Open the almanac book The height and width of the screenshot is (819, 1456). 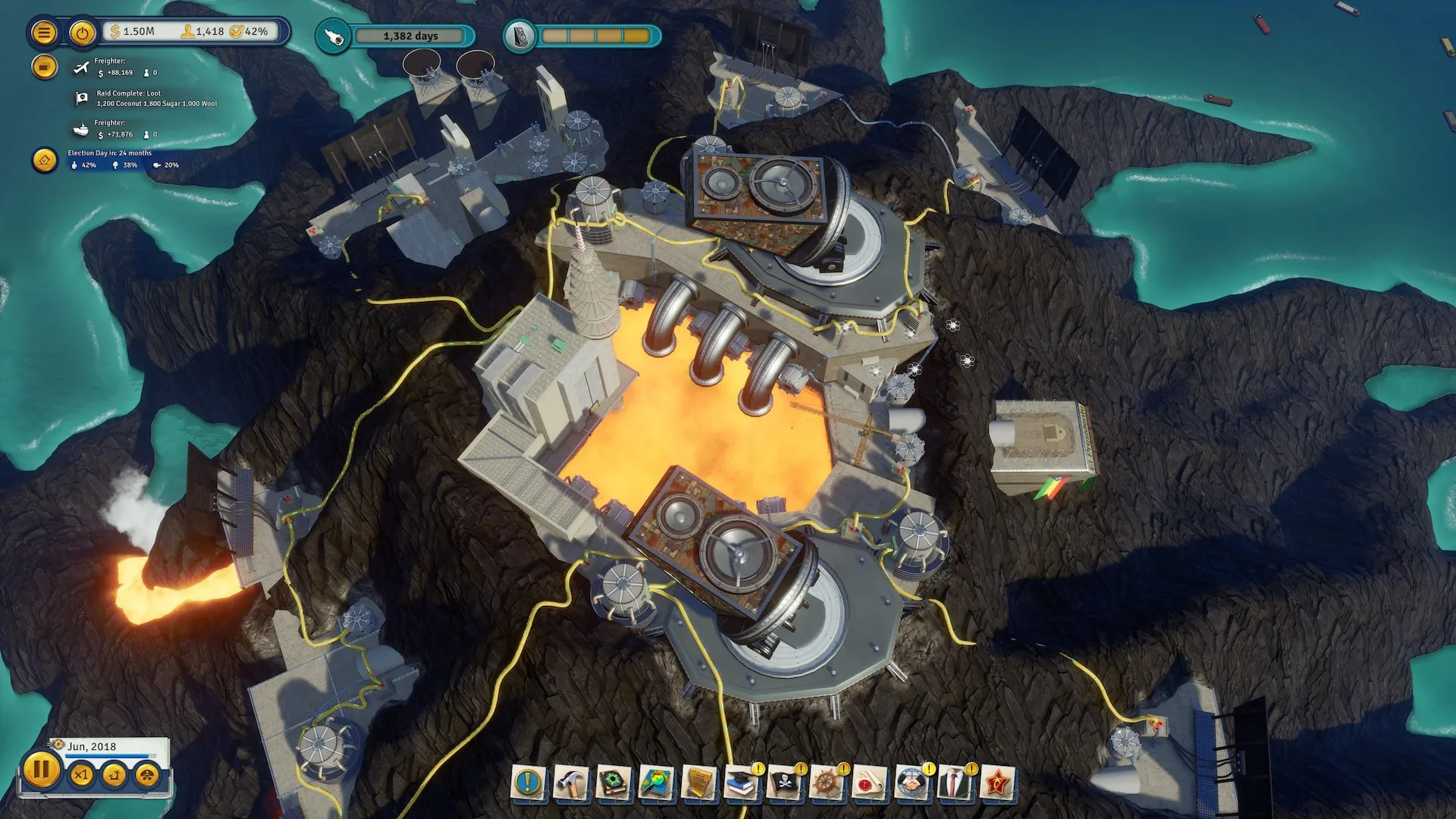(x=613, y=783)
